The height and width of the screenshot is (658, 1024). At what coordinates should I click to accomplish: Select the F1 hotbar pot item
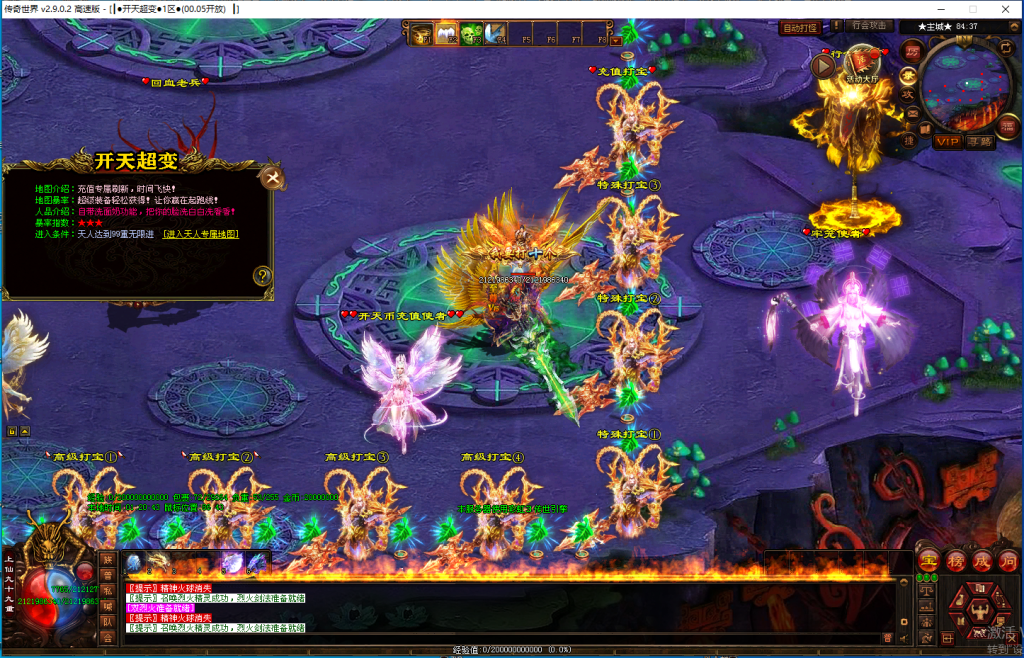[x=422, y=35]
